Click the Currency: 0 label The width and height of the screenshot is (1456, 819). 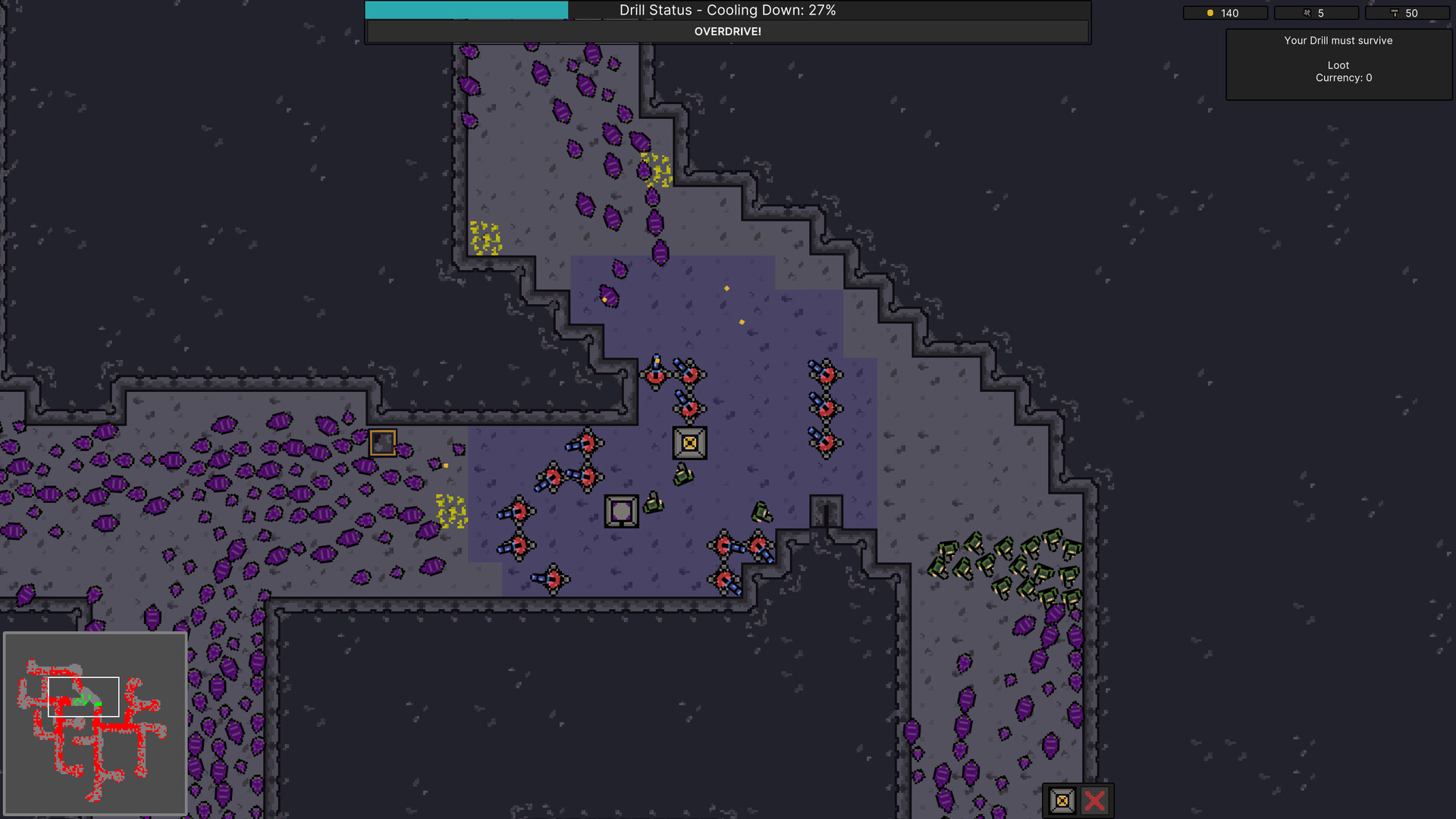[x=1342, y=77]
